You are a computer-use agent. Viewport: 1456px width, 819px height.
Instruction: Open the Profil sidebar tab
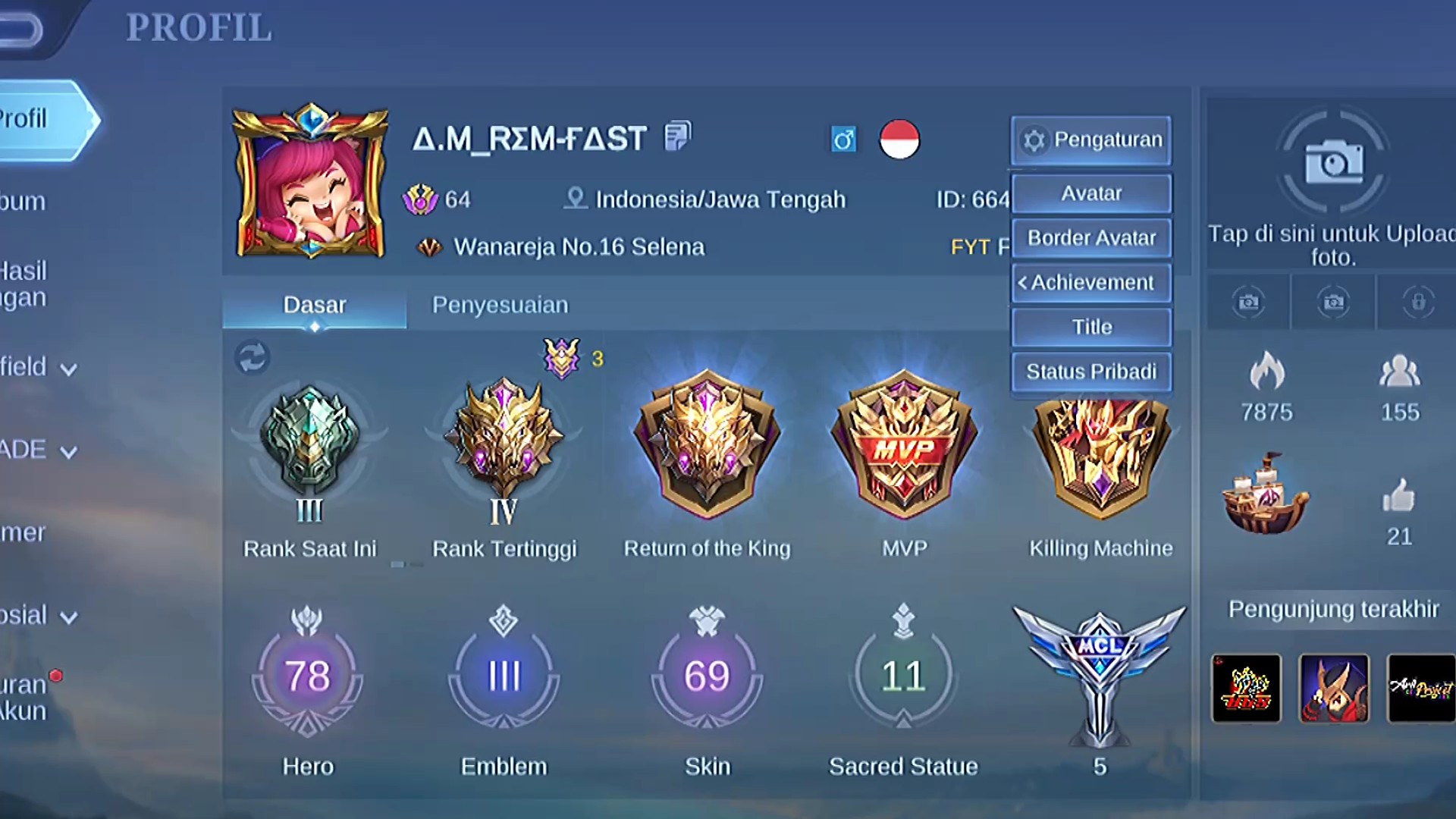42,119
